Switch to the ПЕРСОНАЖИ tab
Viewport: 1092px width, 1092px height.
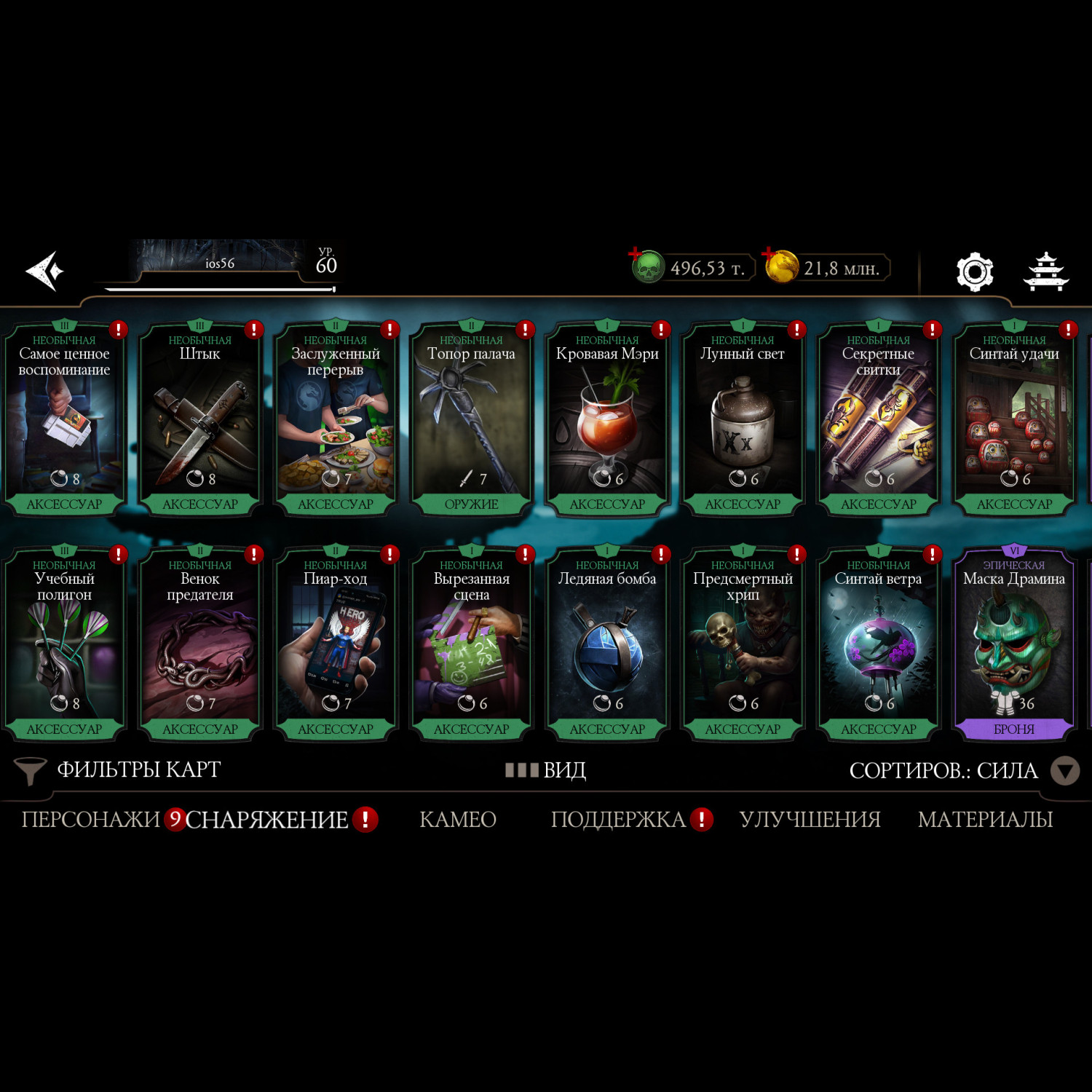click(x=90, y=820)
